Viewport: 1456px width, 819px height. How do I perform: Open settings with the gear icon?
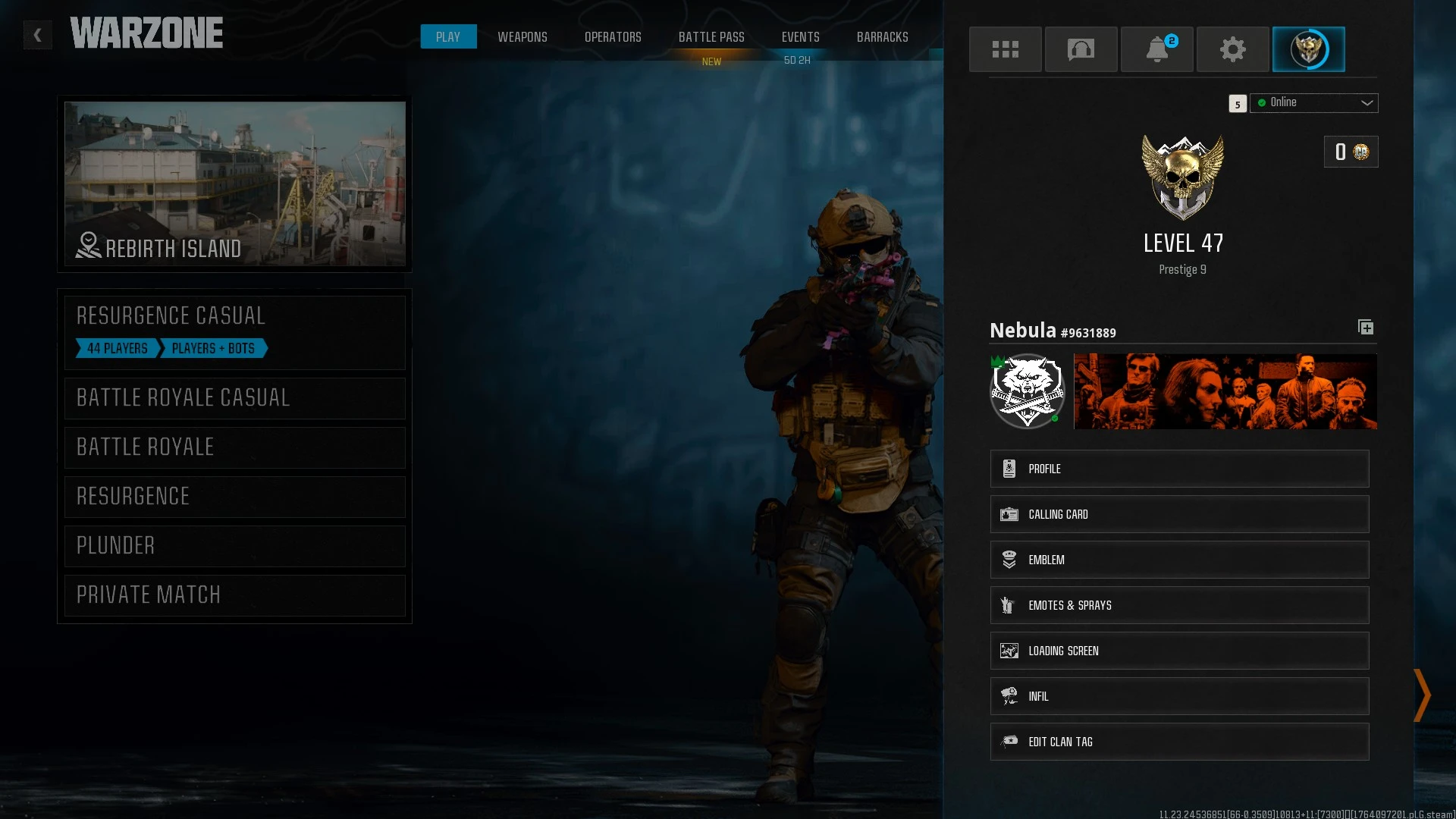1232,49
